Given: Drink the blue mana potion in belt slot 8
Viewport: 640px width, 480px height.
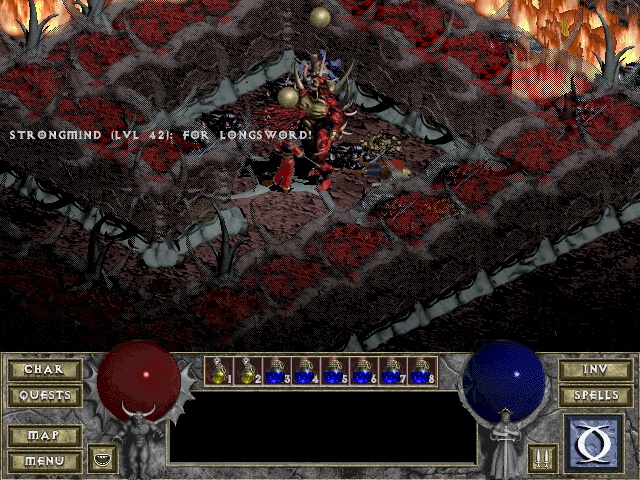Looking at the screenshot, I should (422, 371).
